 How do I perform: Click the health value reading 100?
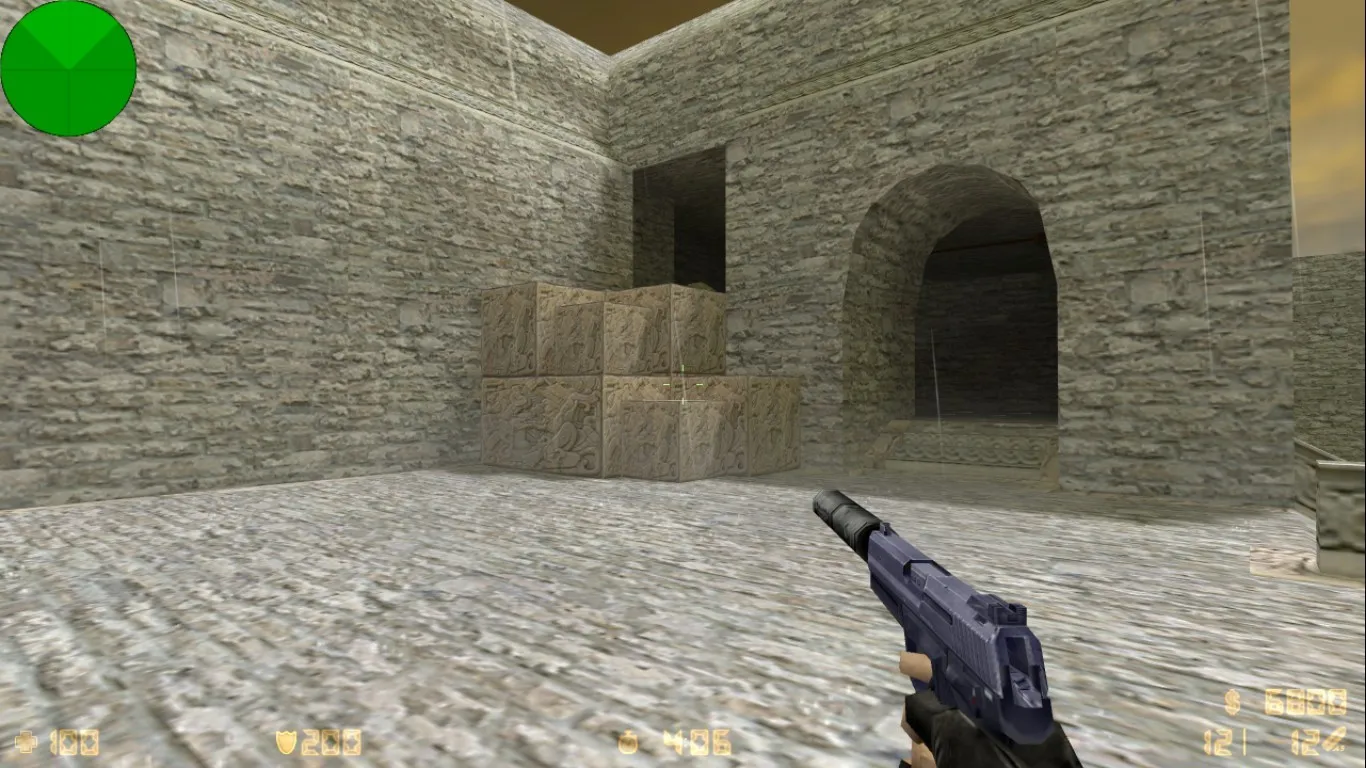coord(75,742)
